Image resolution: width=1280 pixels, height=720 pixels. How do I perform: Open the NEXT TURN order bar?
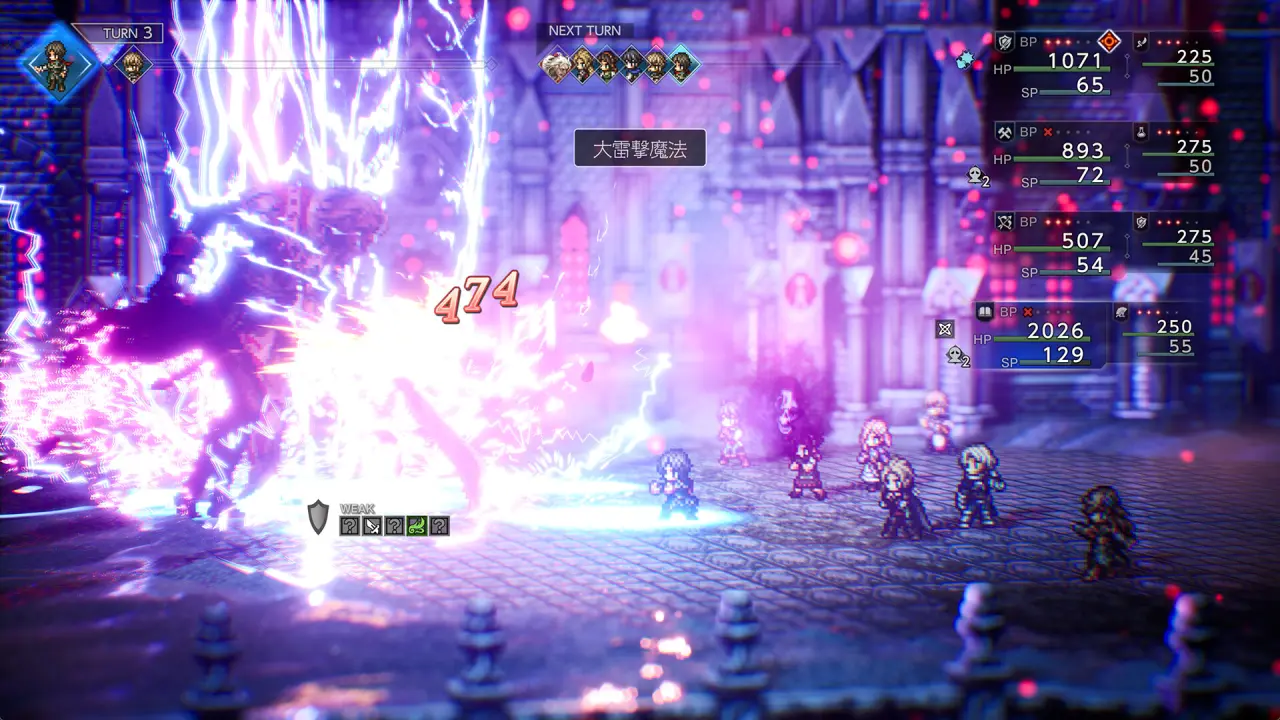[x=585, y=30]
